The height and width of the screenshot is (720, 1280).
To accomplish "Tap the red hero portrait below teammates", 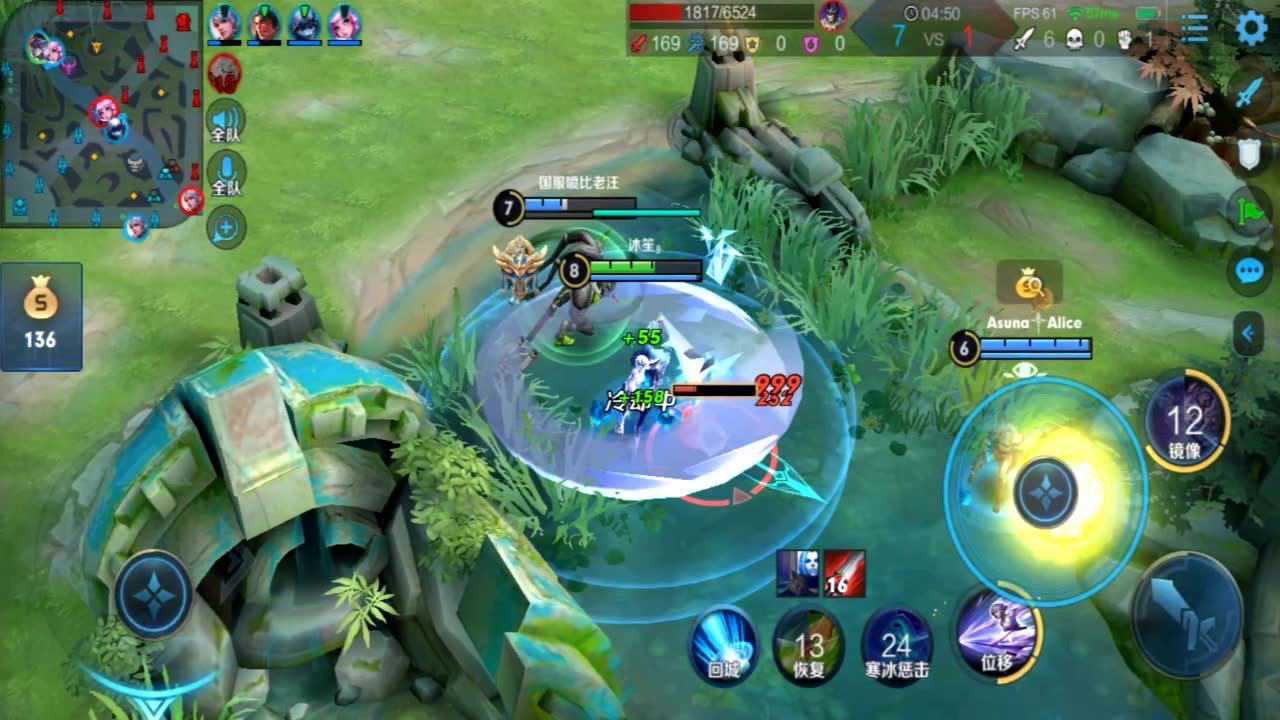I will click(225, 71).
